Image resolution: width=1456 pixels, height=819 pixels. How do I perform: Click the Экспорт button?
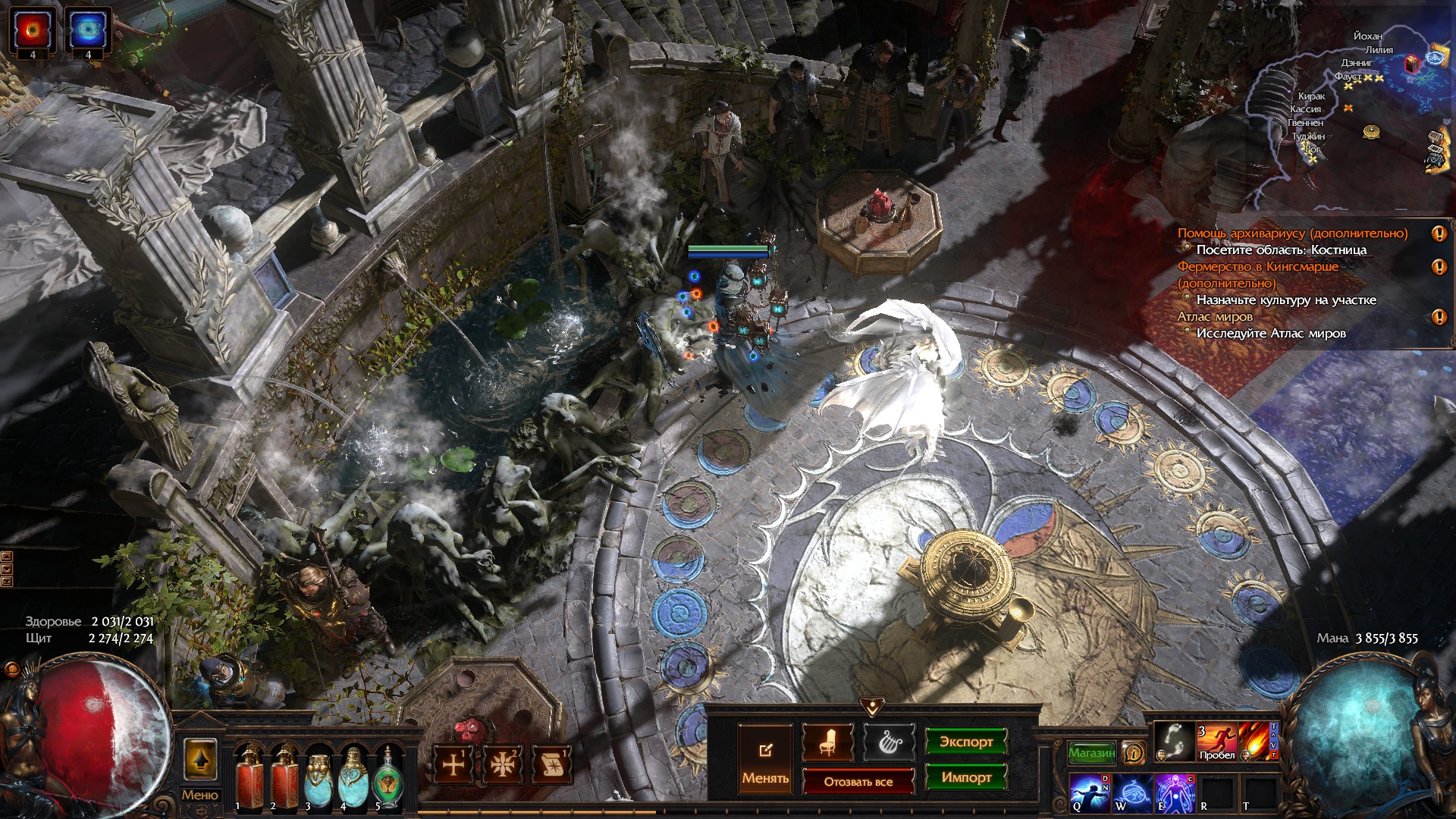966,742
